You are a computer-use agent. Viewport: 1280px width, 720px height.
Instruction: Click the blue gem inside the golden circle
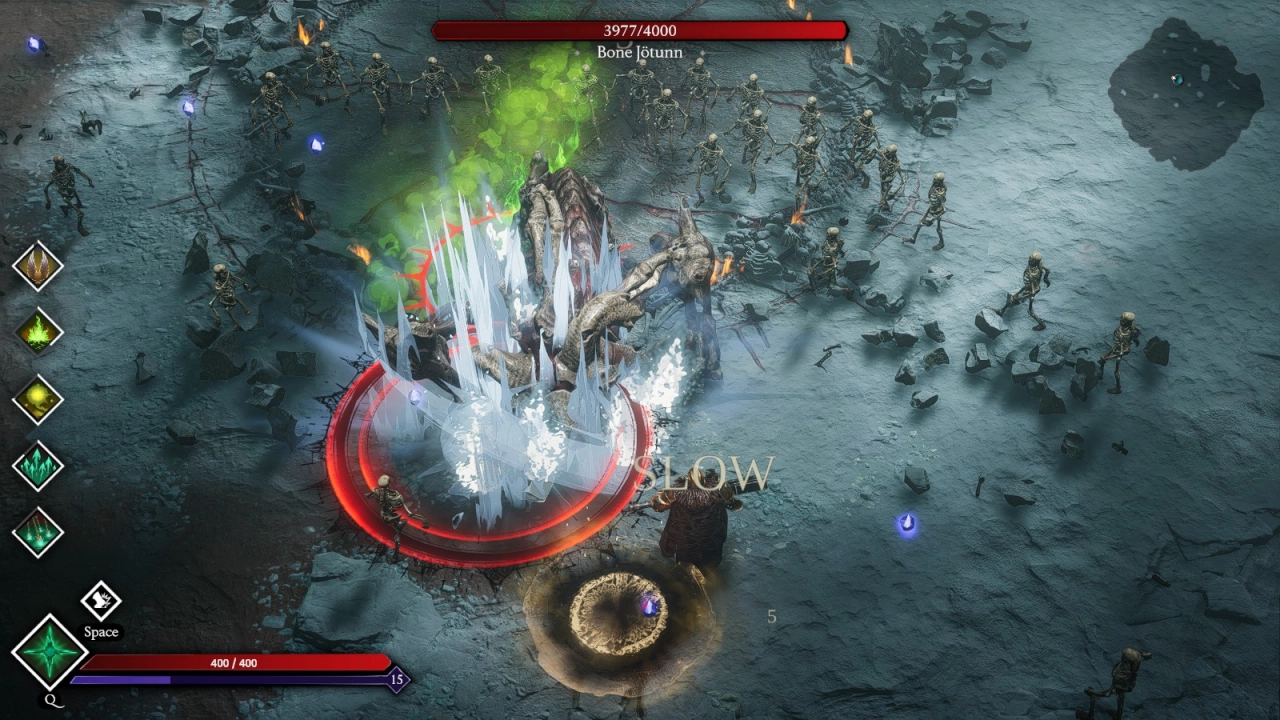click(x=649, y=605)
